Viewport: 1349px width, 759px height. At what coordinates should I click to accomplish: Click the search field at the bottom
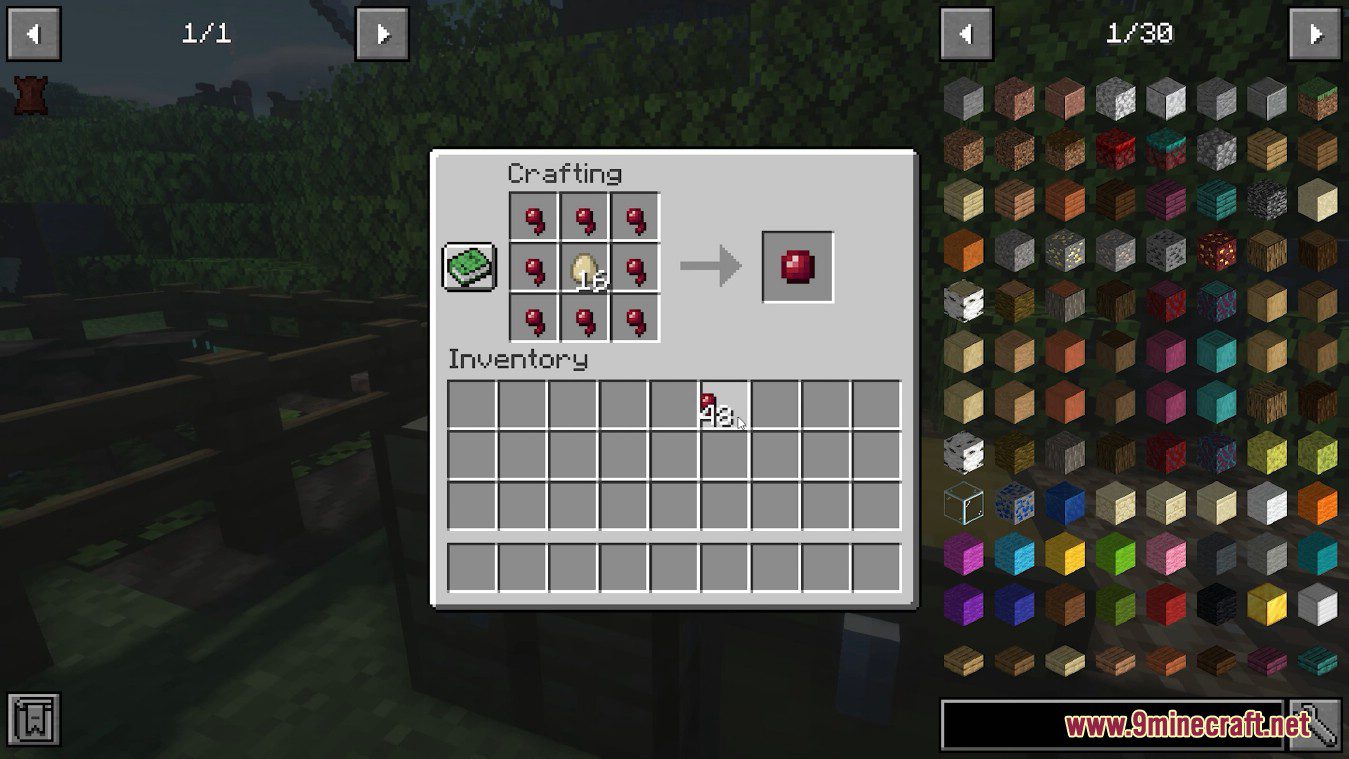pyautogui.click(x=1110, y=722)
